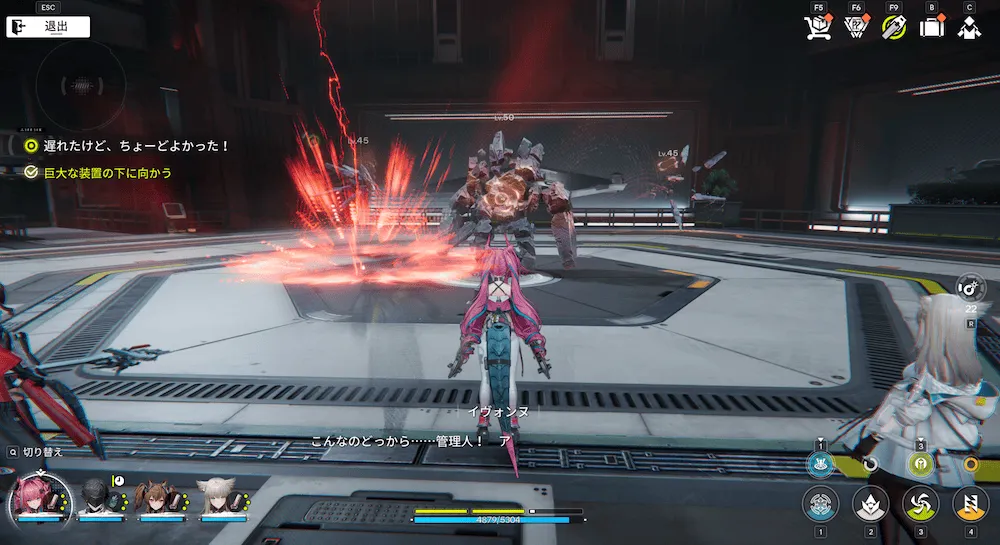The height and width of the screenshot is (545, 1000).
Task: Activate the white crystal skill icon
Action: (870, 503)
